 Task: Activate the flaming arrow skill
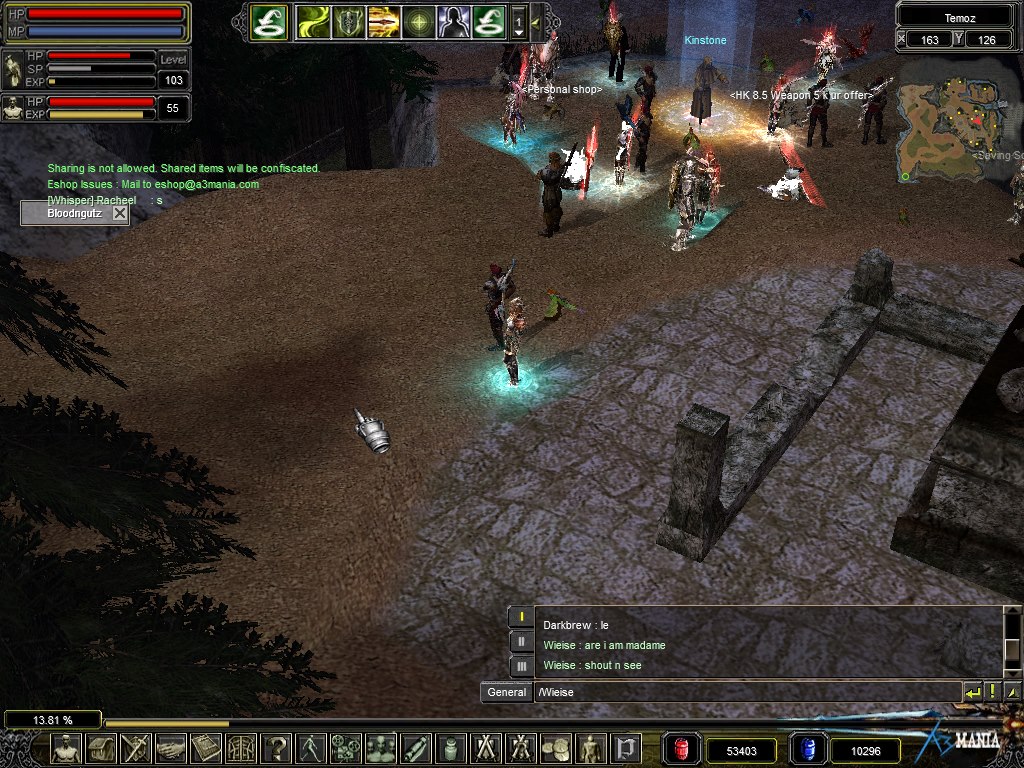[x=383, y=21]
